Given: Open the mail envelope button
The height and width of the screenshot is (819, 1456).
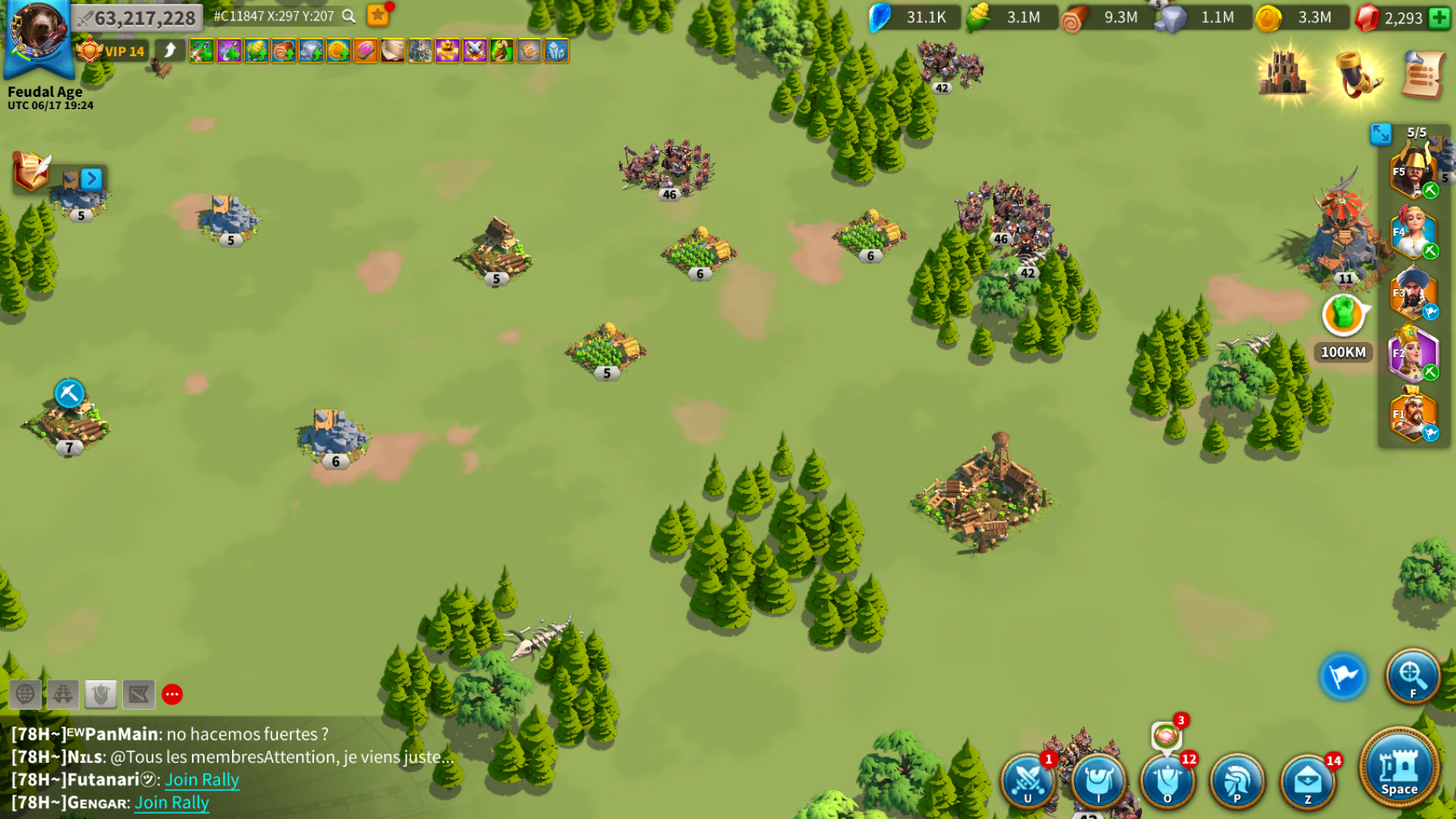Looking at the screenshot, I should coord(1307,780).
